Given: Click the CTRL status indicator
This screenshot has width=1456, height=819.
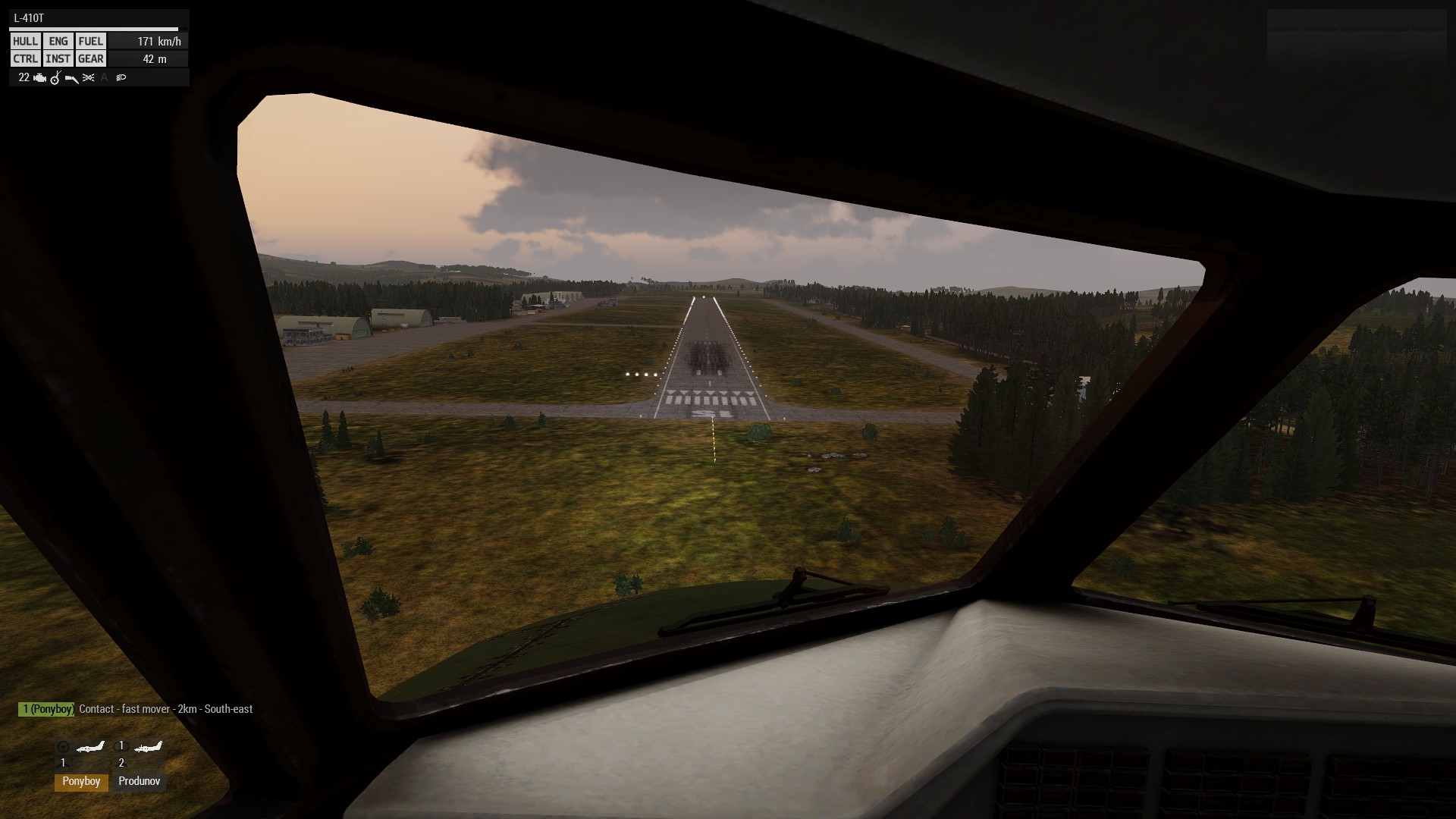Looking at the screenshot, I should [x=25, y=59].
